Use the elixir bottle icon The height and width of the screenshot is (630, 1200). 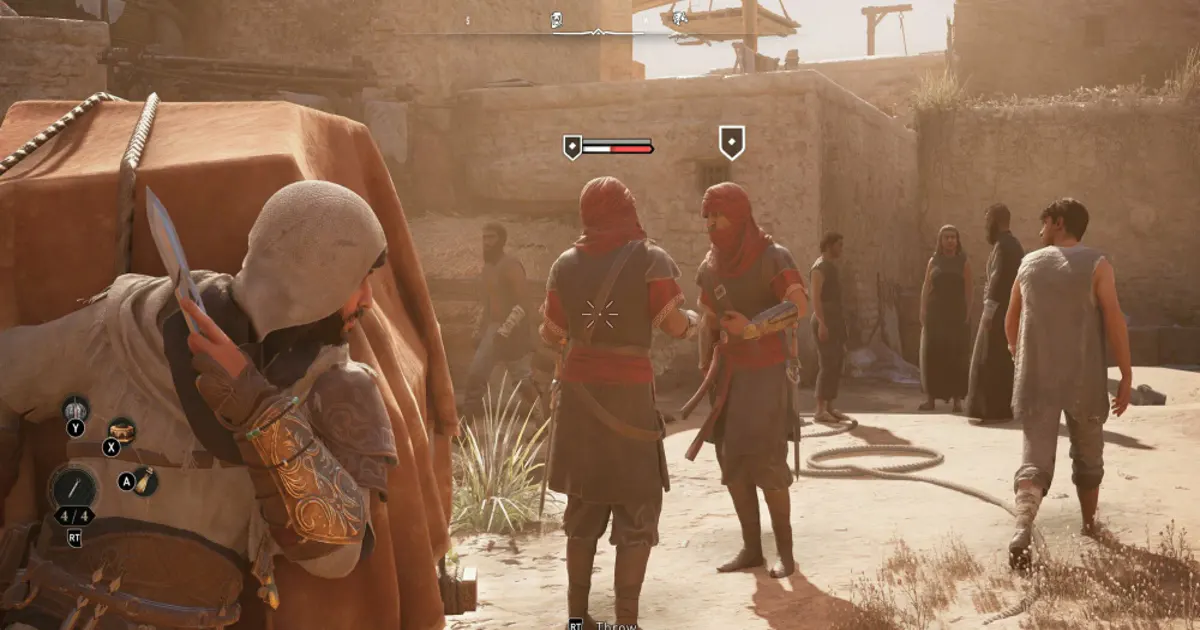click(146, 481)
